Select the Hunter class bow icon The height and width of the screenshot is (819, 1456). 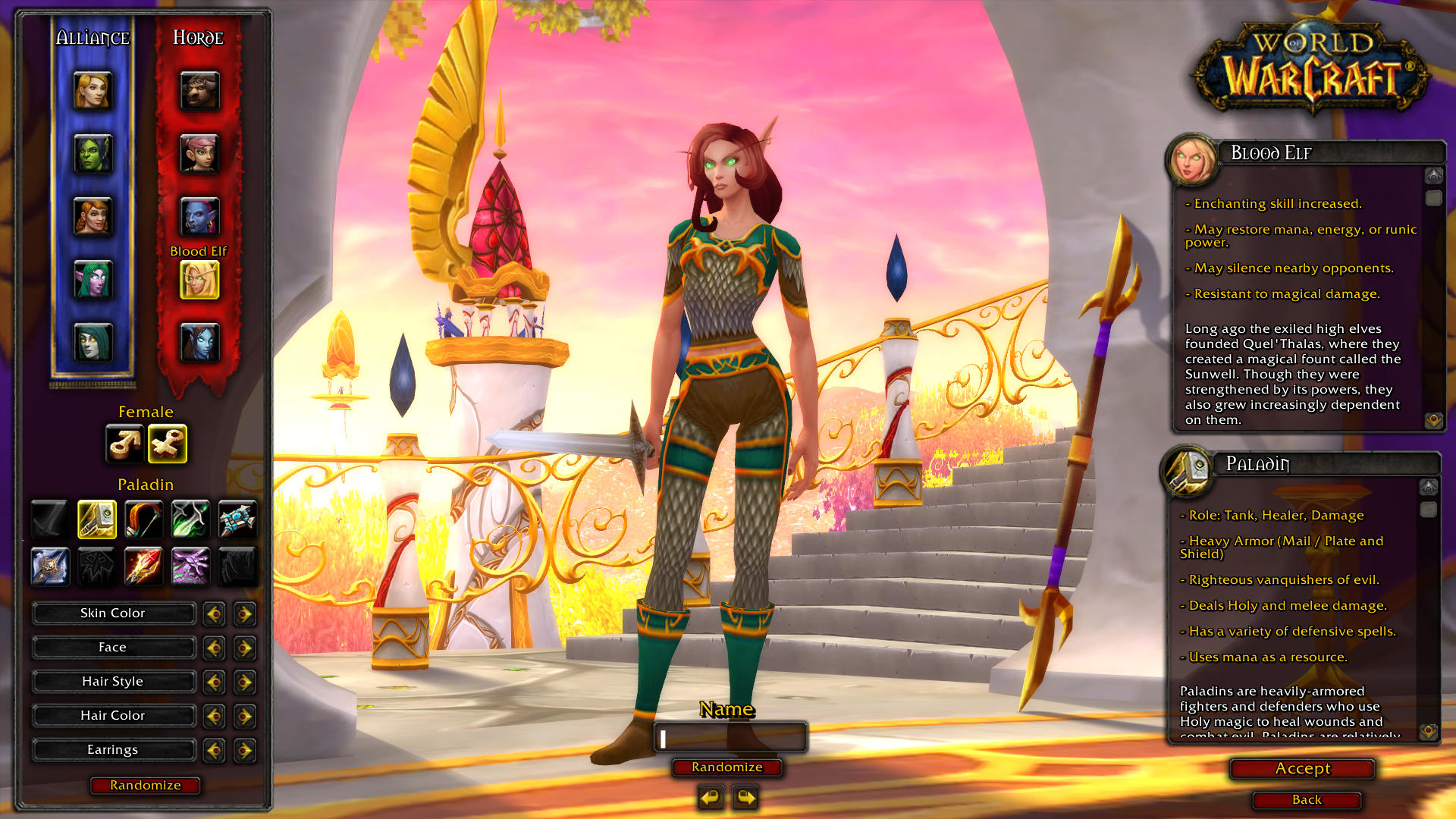(143, 519)
